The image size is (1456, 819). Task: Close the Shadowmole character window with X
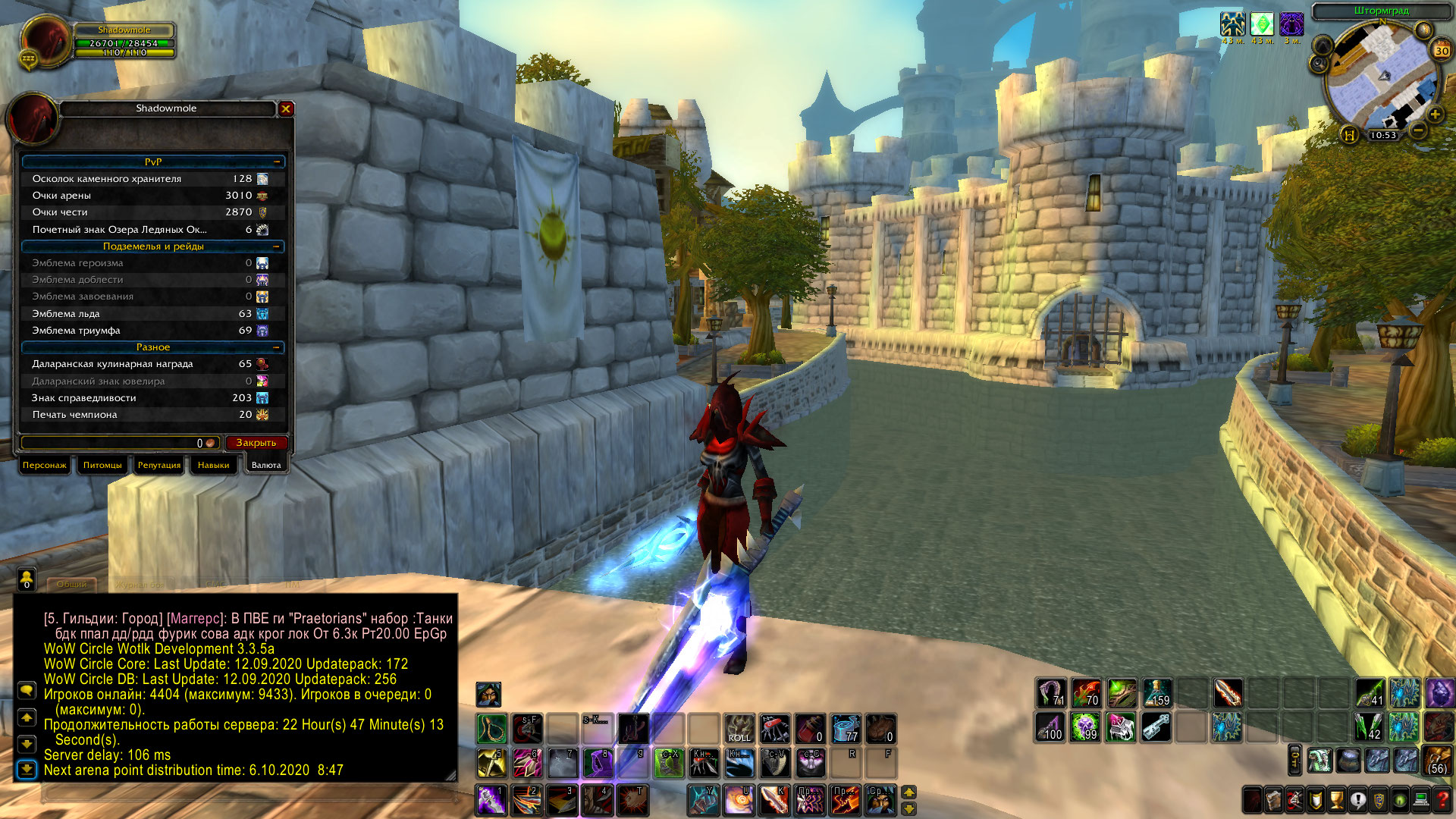(x=286, y=109)
